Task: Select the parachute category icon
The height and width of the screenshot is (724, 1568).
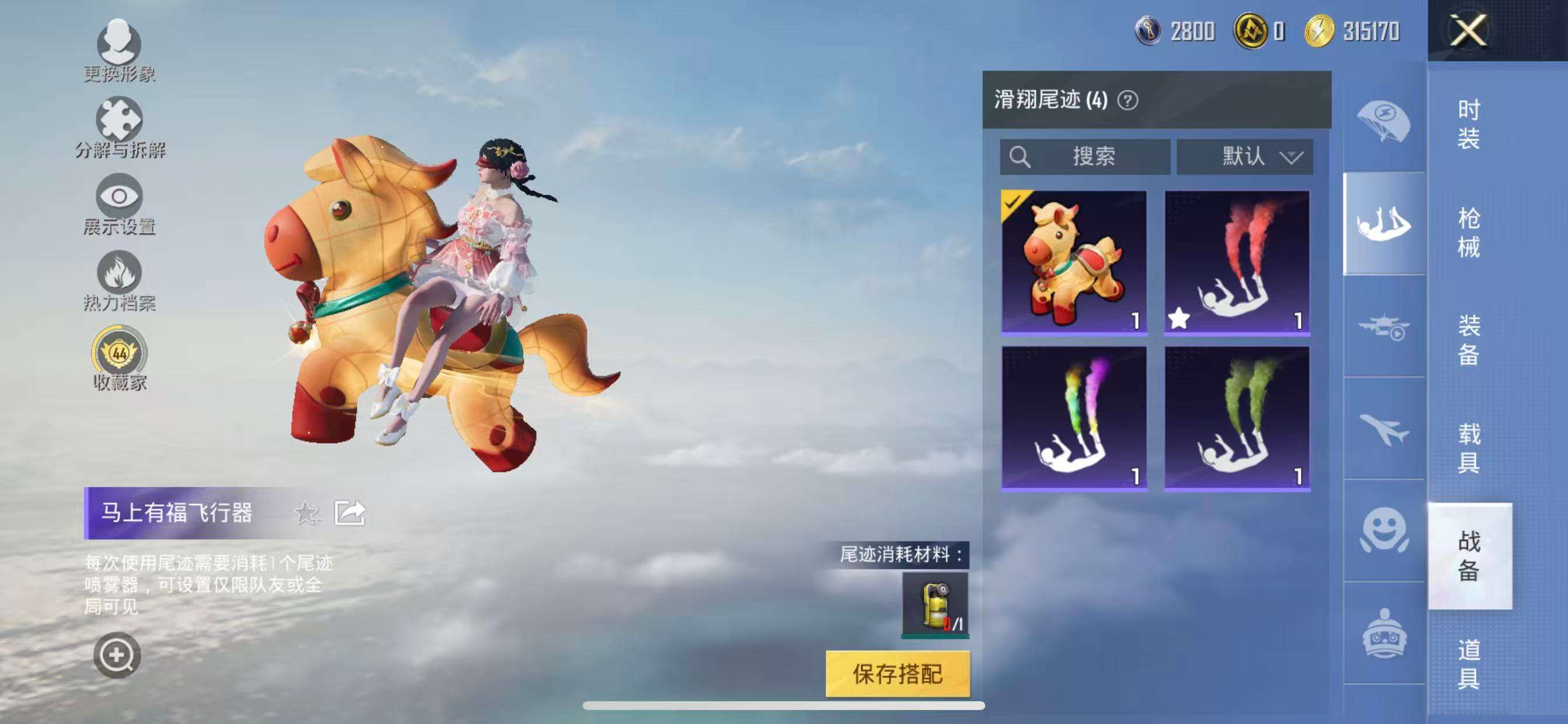Action: click(x=1382, y=122)
